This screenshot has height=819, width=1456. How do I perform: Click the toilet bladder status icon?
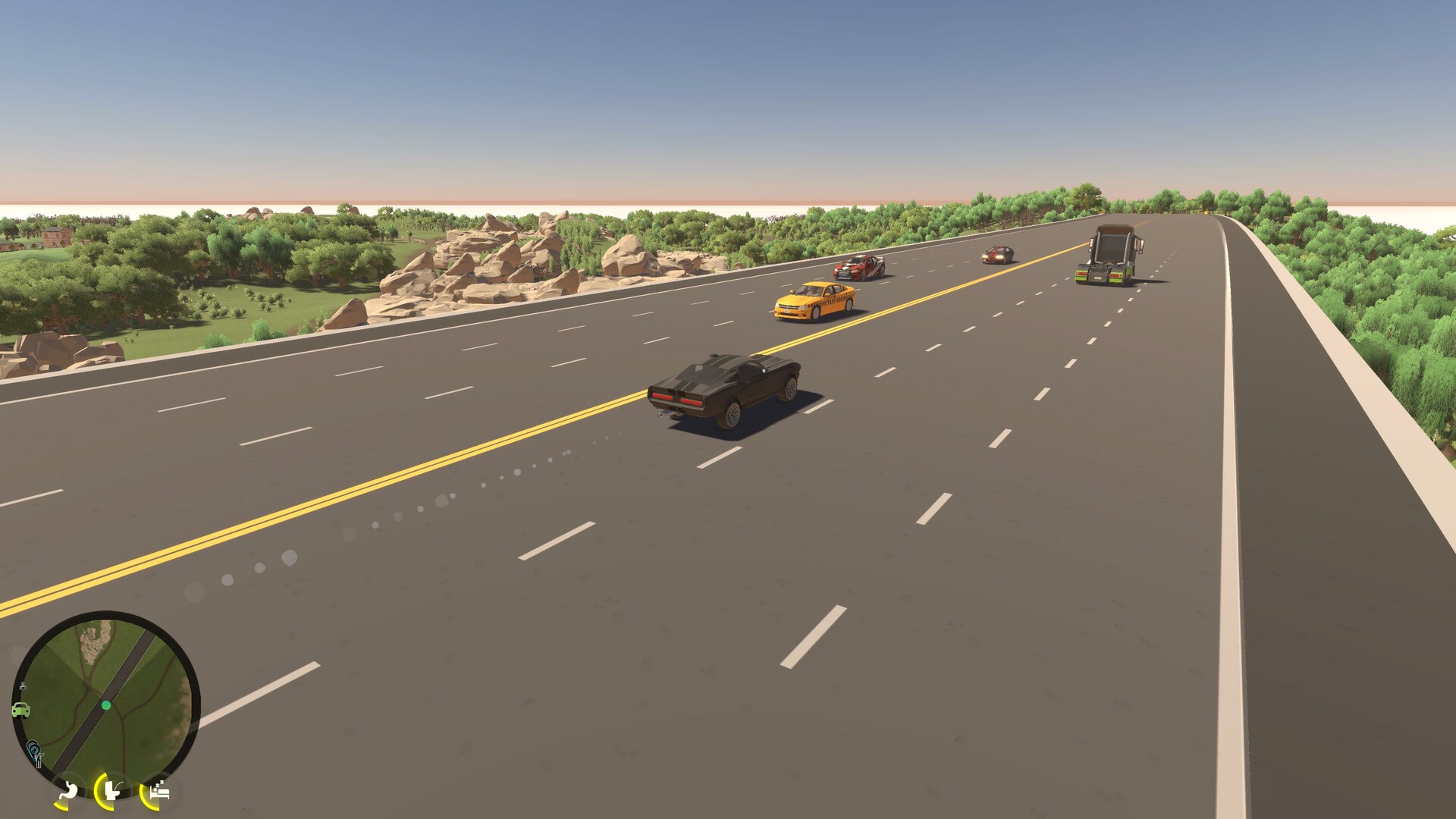coord(111,790)
